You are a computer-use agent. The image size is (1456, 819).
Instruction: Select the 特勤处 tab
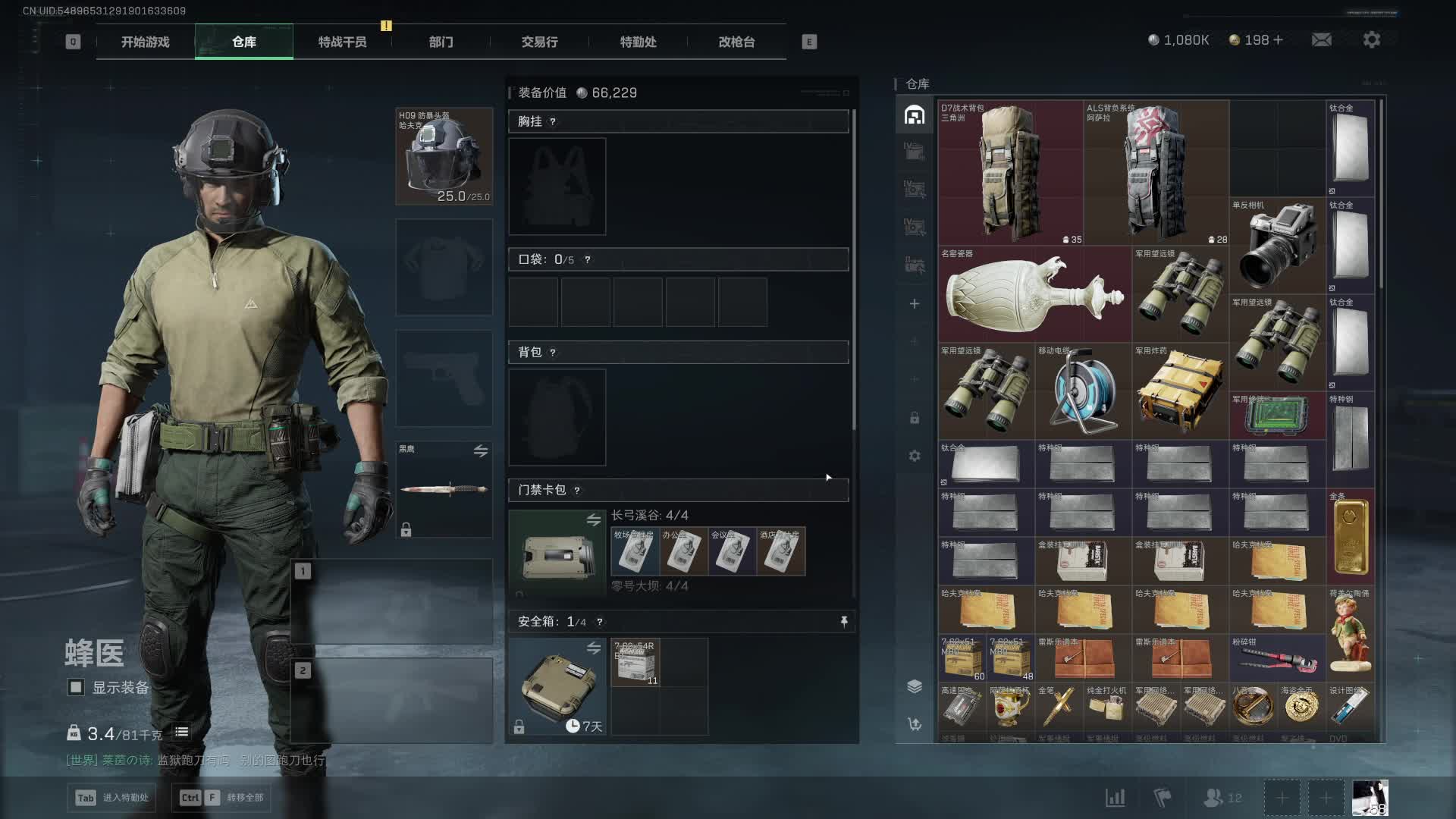[x=638, y=42]
